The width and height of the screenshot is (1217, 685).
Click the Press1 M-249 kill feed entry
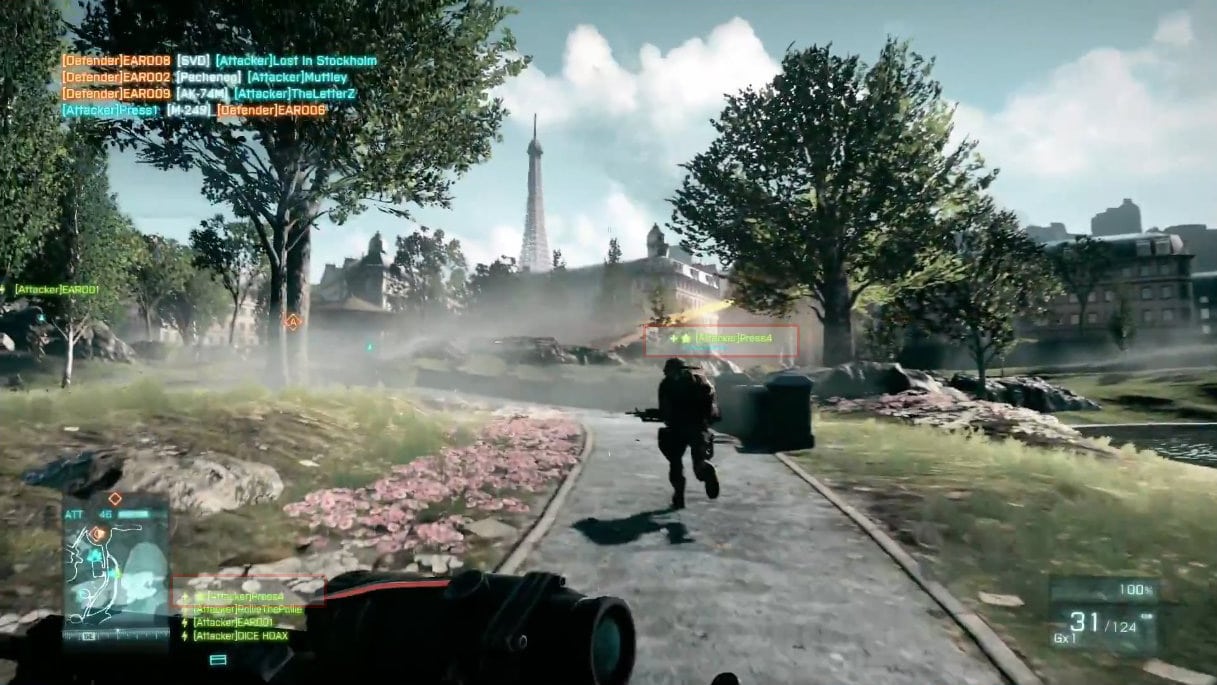194,110
